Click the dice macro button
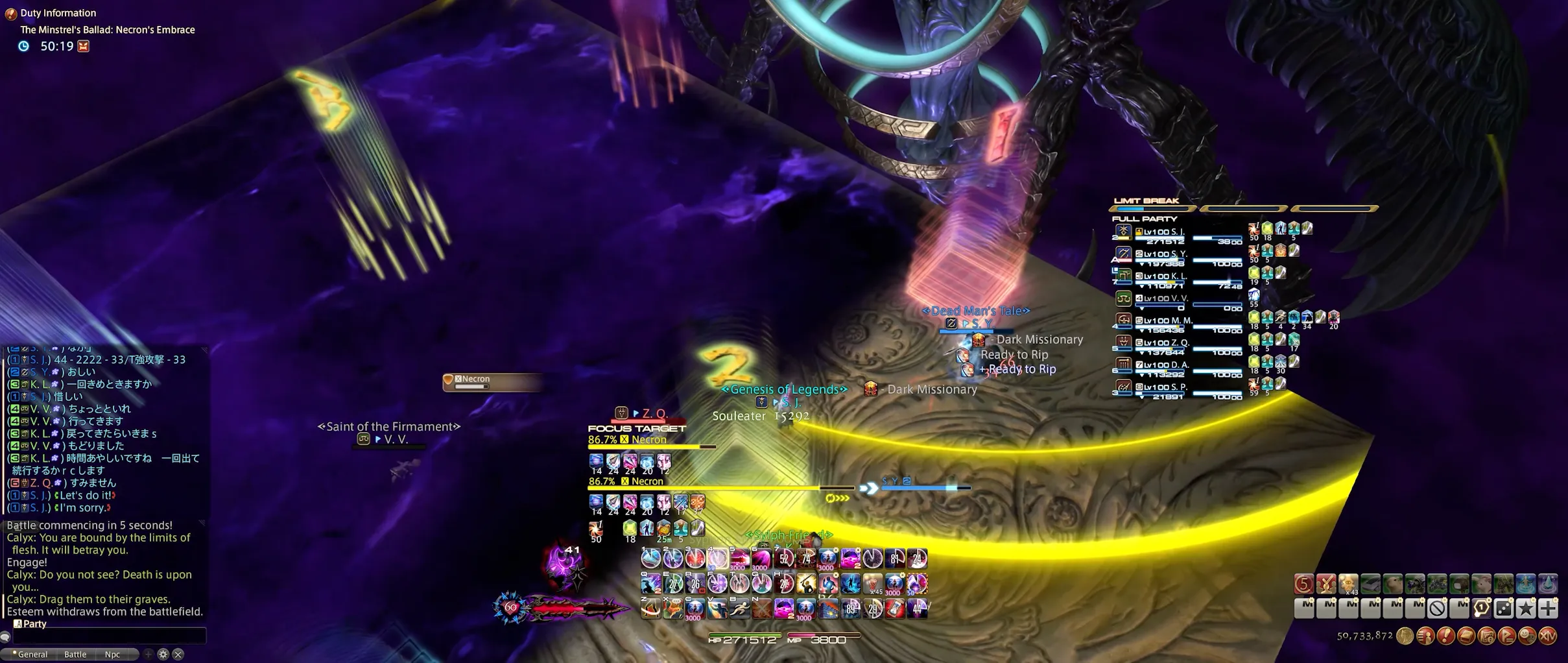 (x=1504, y=608)
